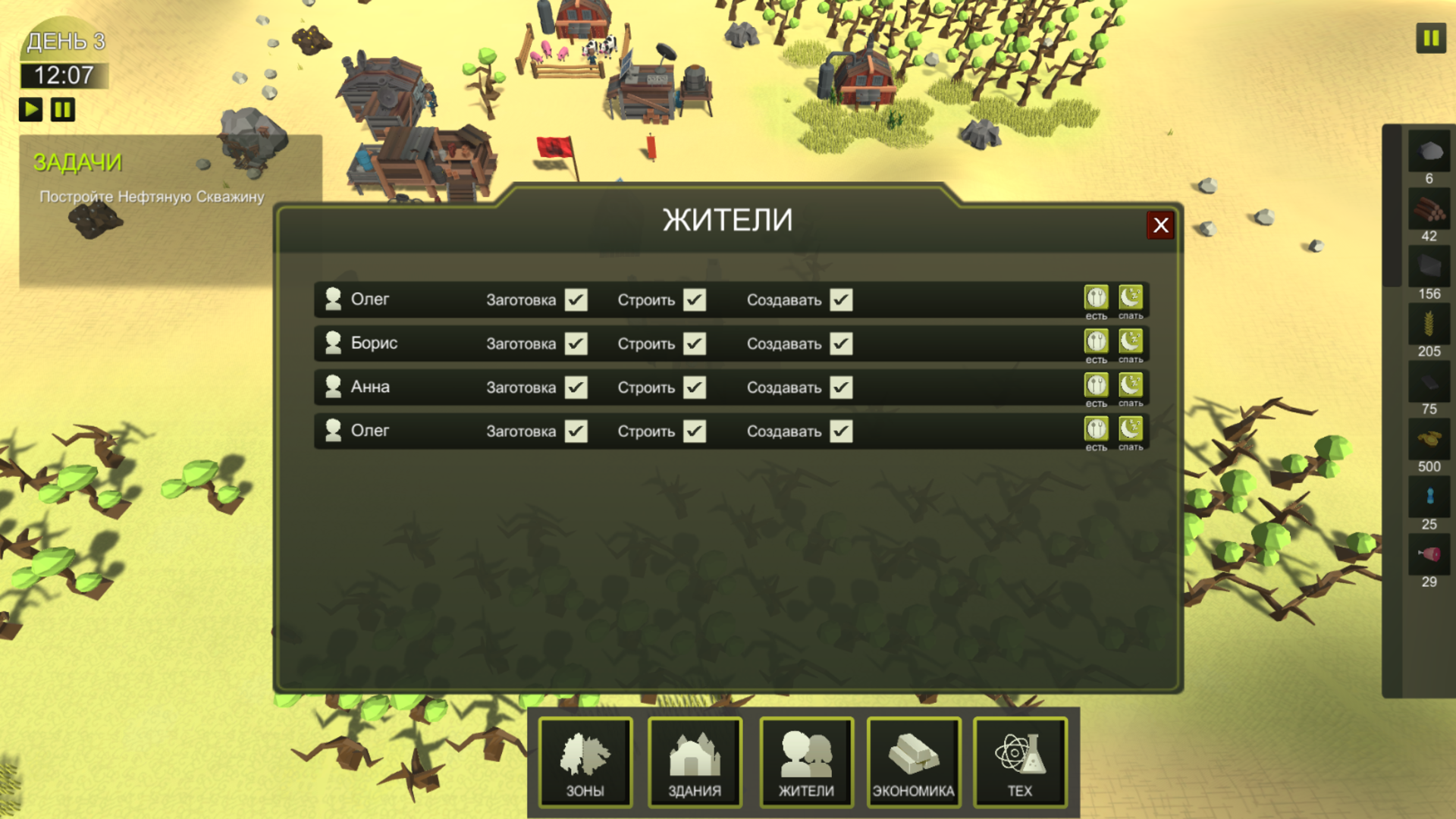Screen dimensions: 1456x819
Task: Uncheck Создавать for the bottom Олег
Action: coord(841,430)
